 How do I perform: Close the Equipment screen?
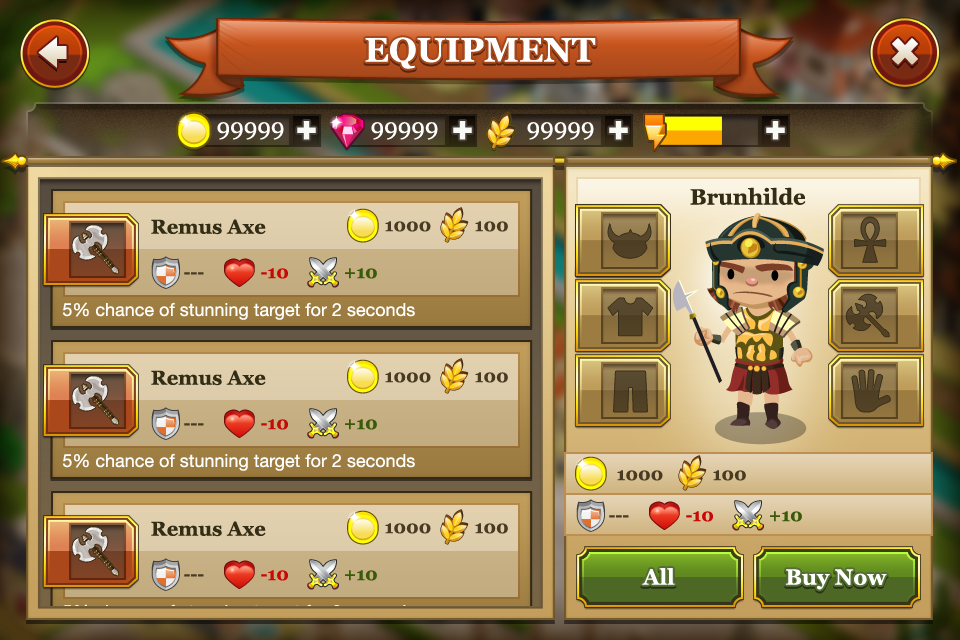[x=904, y=53]
